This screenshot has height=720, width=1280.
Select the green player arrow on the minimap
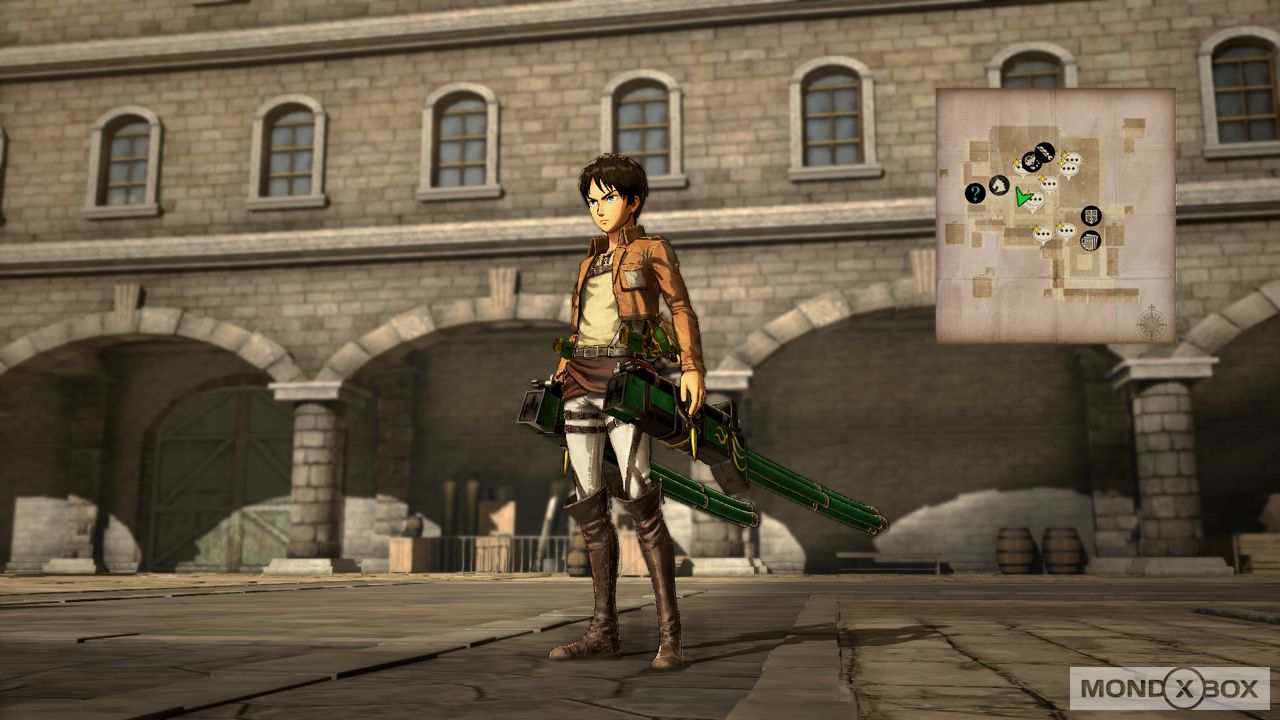1022,196
